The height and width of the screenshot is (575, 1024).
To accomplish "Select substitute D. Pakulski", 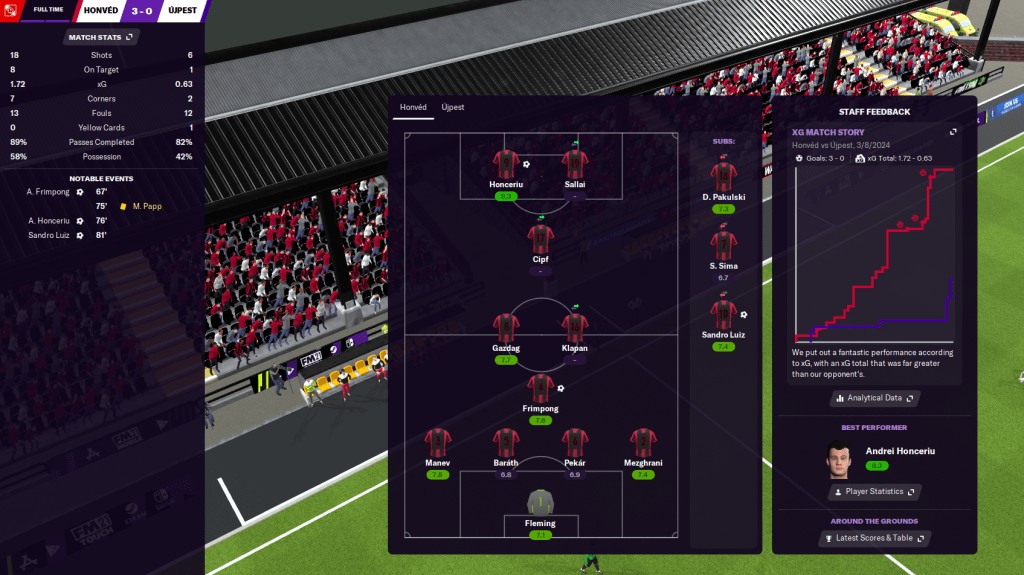I will [x=724, y=178].
